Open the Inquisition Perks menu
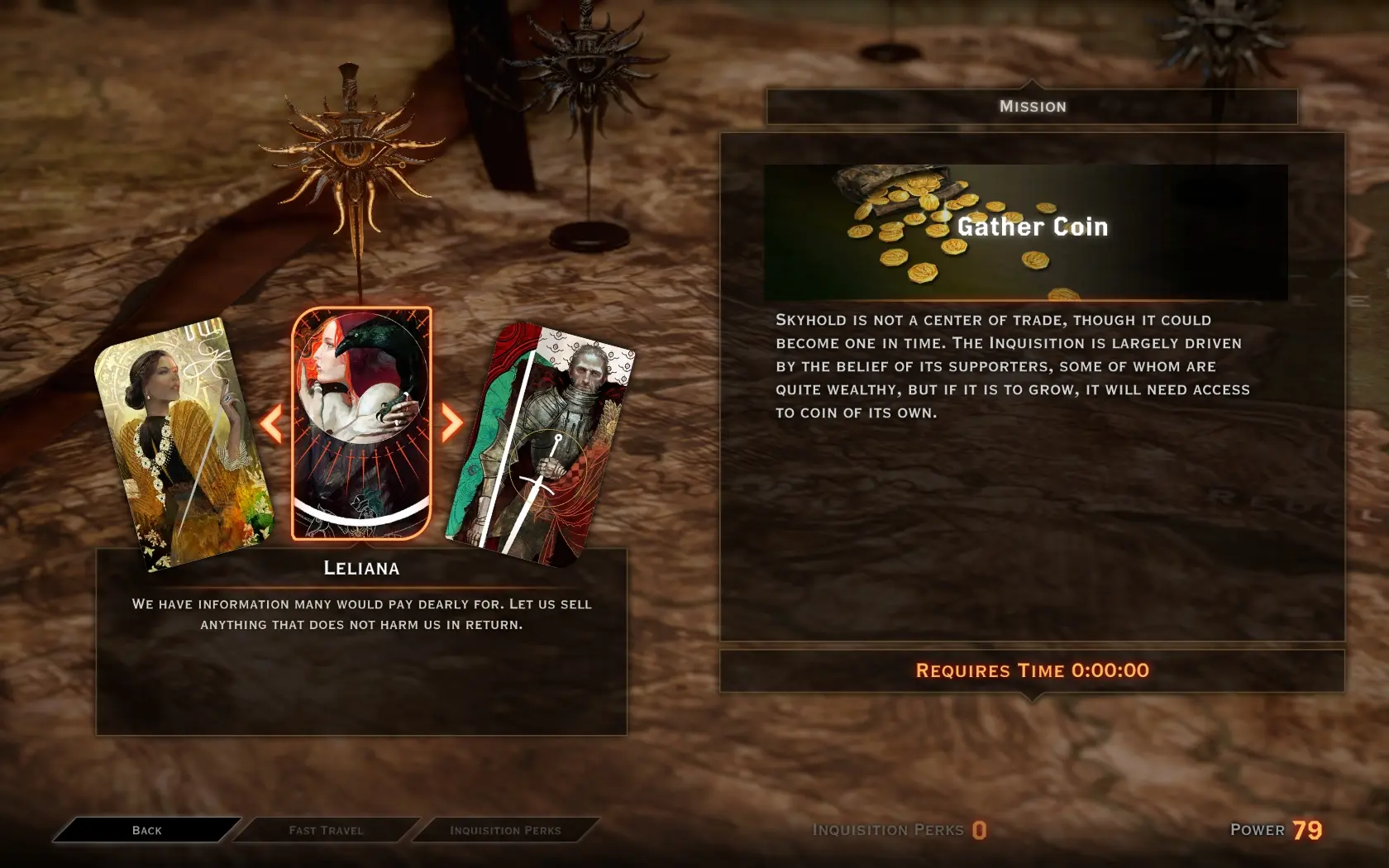Screen dimensions: 1389x868 click(x=505, y=830)
